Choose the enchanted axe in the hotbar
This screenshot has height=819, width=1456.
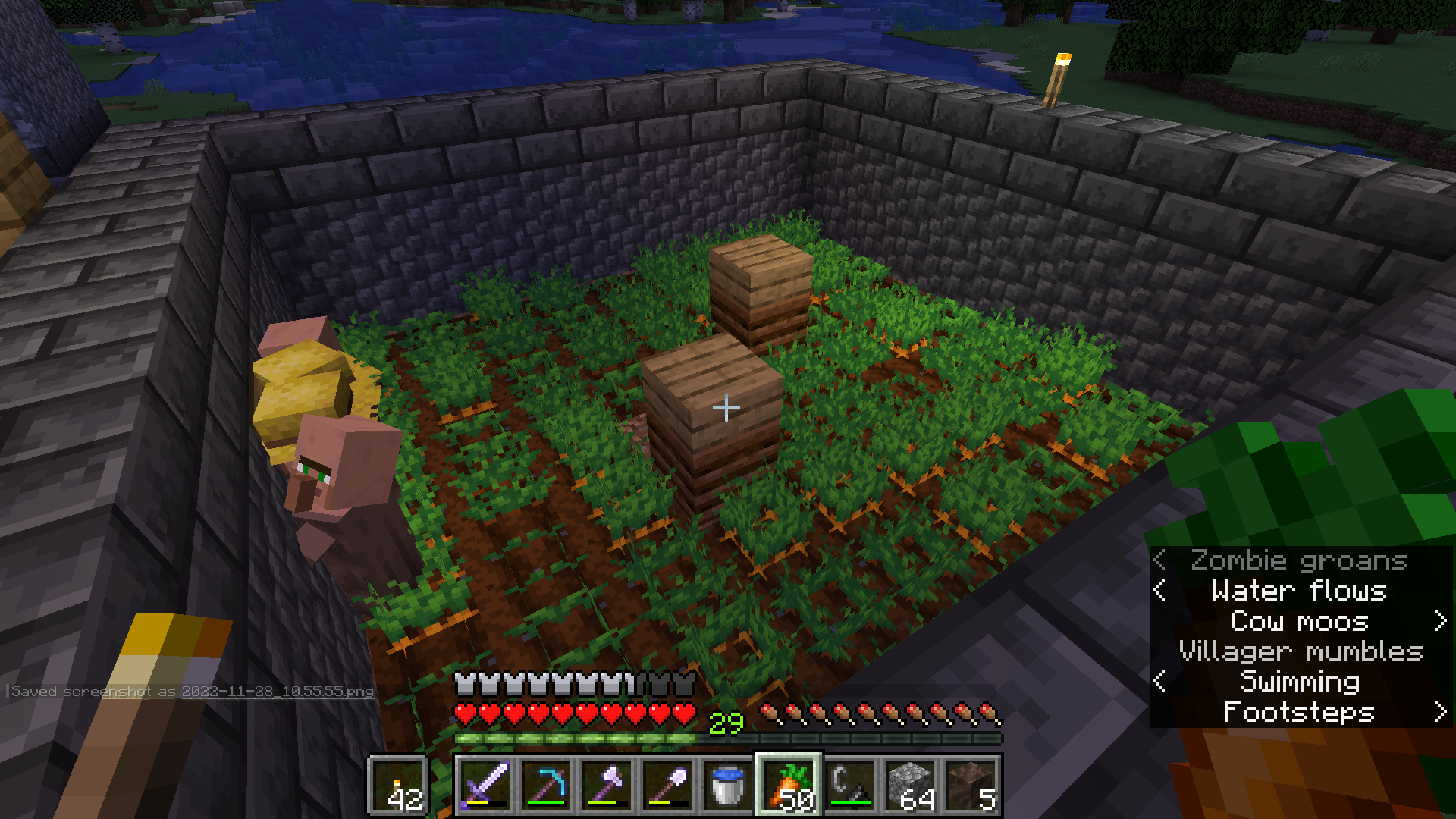(607, 786)
